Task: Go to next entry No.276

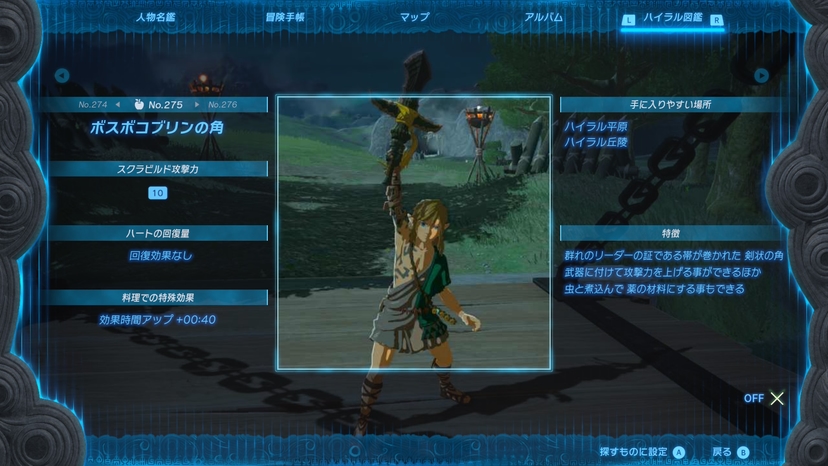Action: point(220,104)
